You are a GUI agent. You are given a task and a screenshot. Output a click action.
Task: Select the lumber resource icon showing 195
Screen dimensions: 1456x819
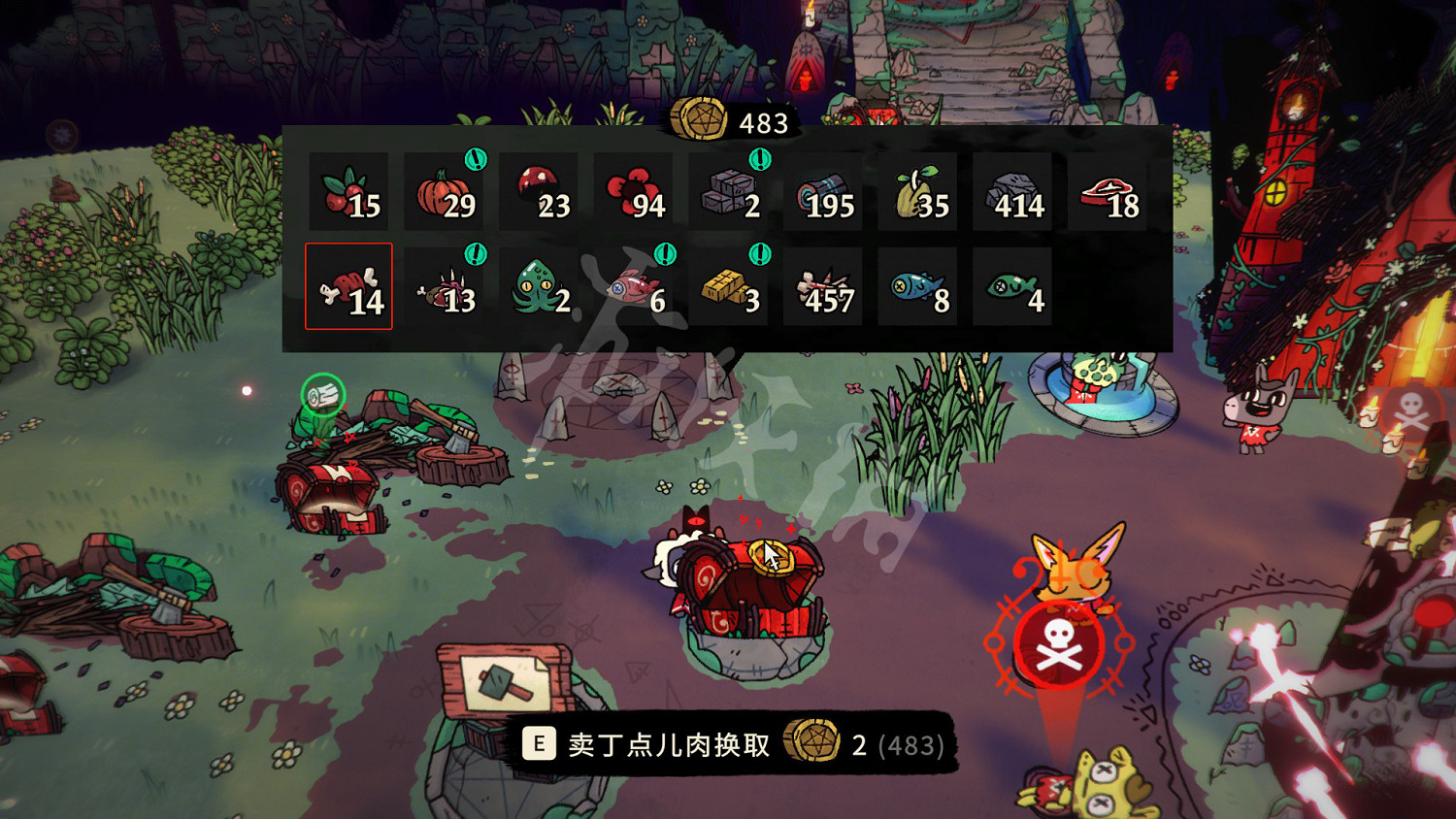825,189
